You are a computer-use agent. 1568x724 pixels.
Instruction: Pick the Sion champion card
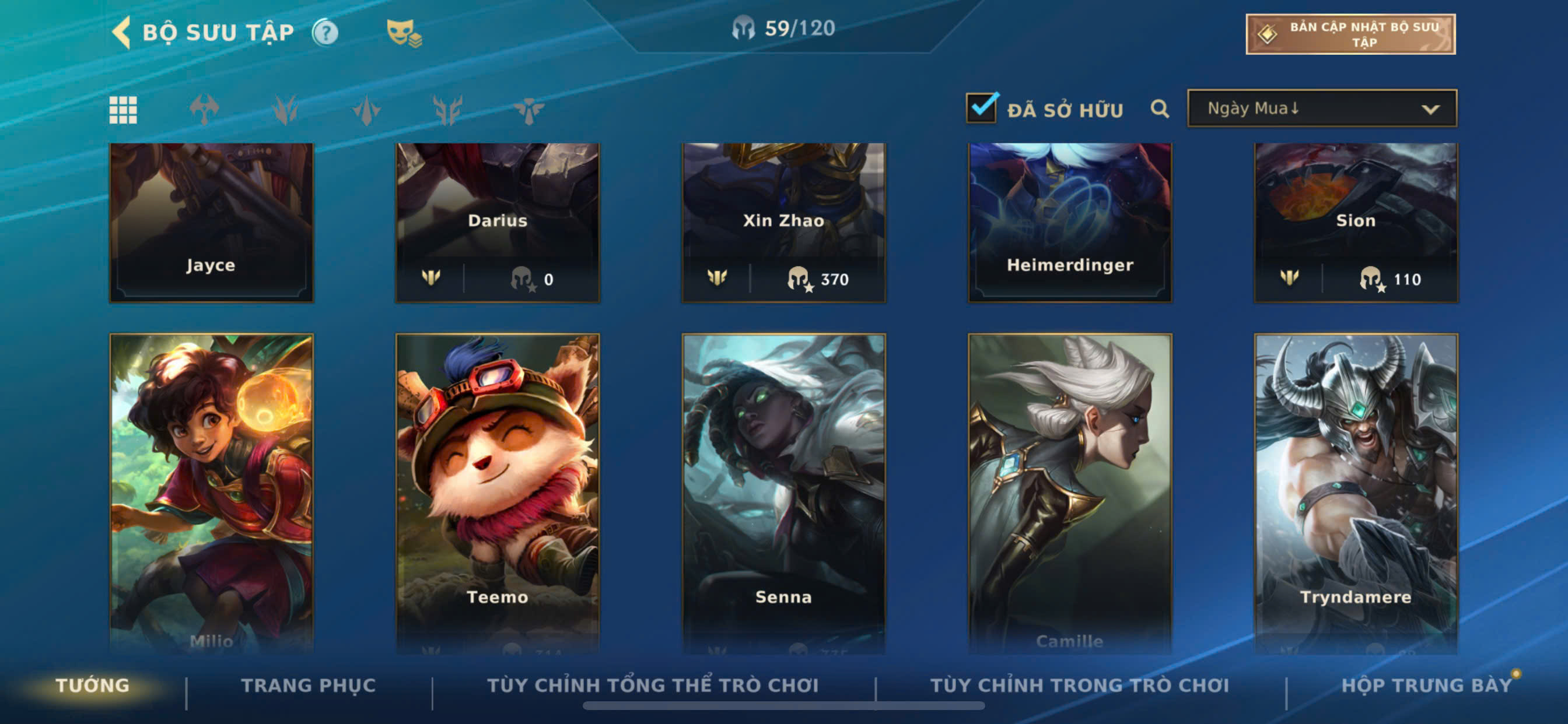coord(1356,222)
